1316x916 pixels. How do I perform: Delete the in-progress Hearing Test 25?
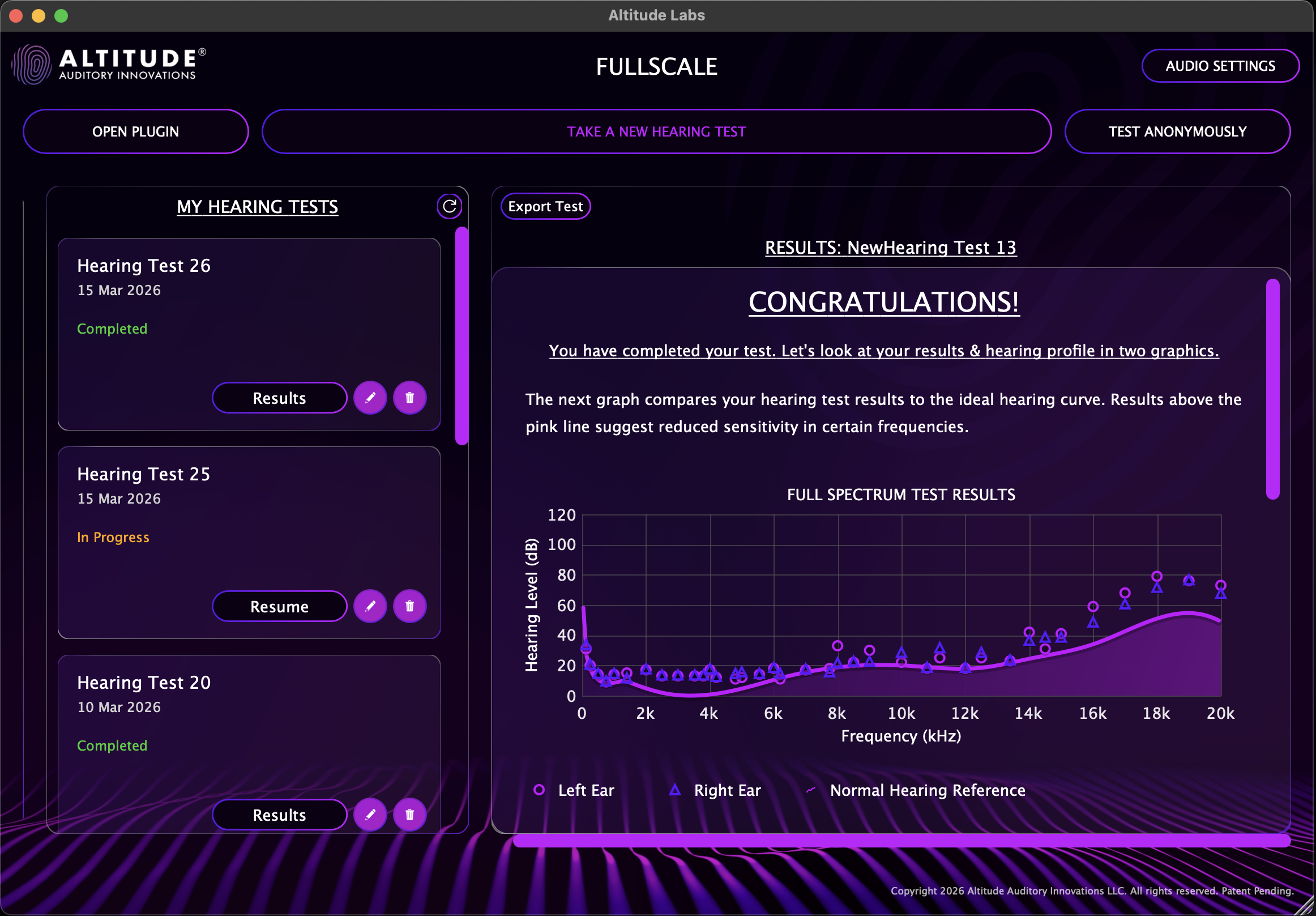[x=409, y=606]
